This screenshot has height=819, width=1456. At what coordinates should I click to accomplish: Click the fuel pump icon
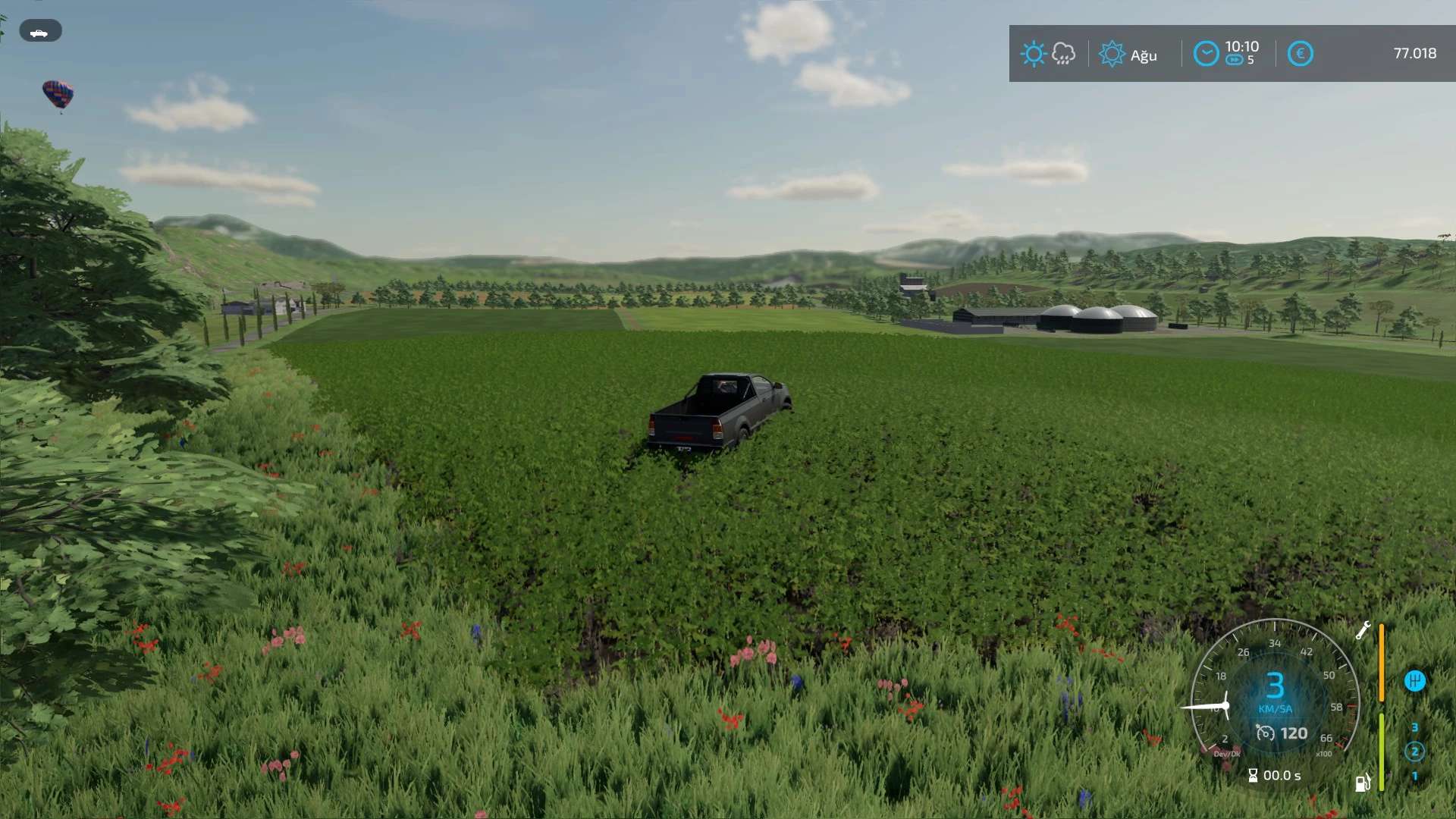pyautogui.click(x=1363, y=783)
